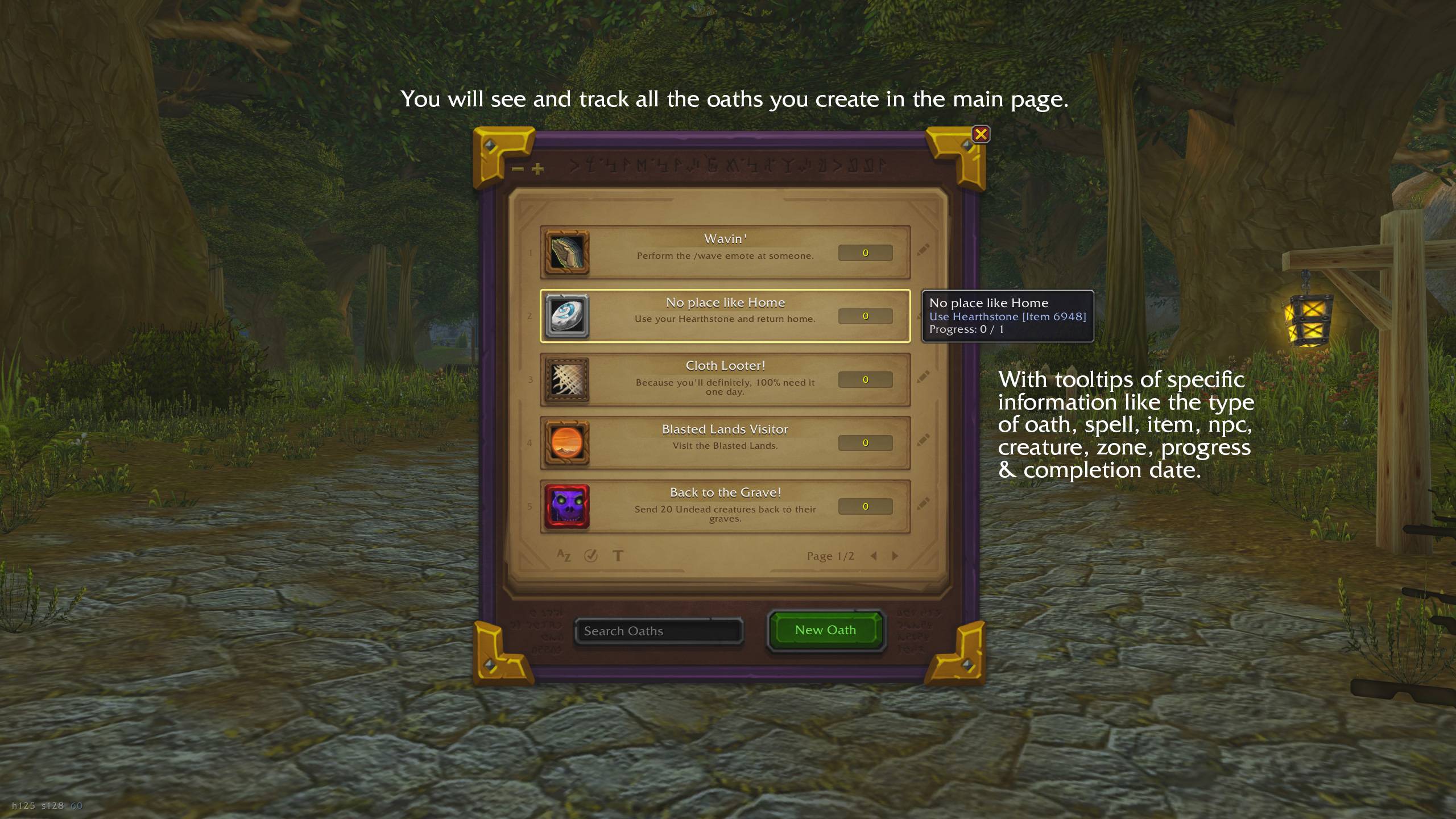Edit Cloth Looter using its pencil icon
Image resolution: width=1456 pixels, height=819 pixels.
tap(924, 377)
